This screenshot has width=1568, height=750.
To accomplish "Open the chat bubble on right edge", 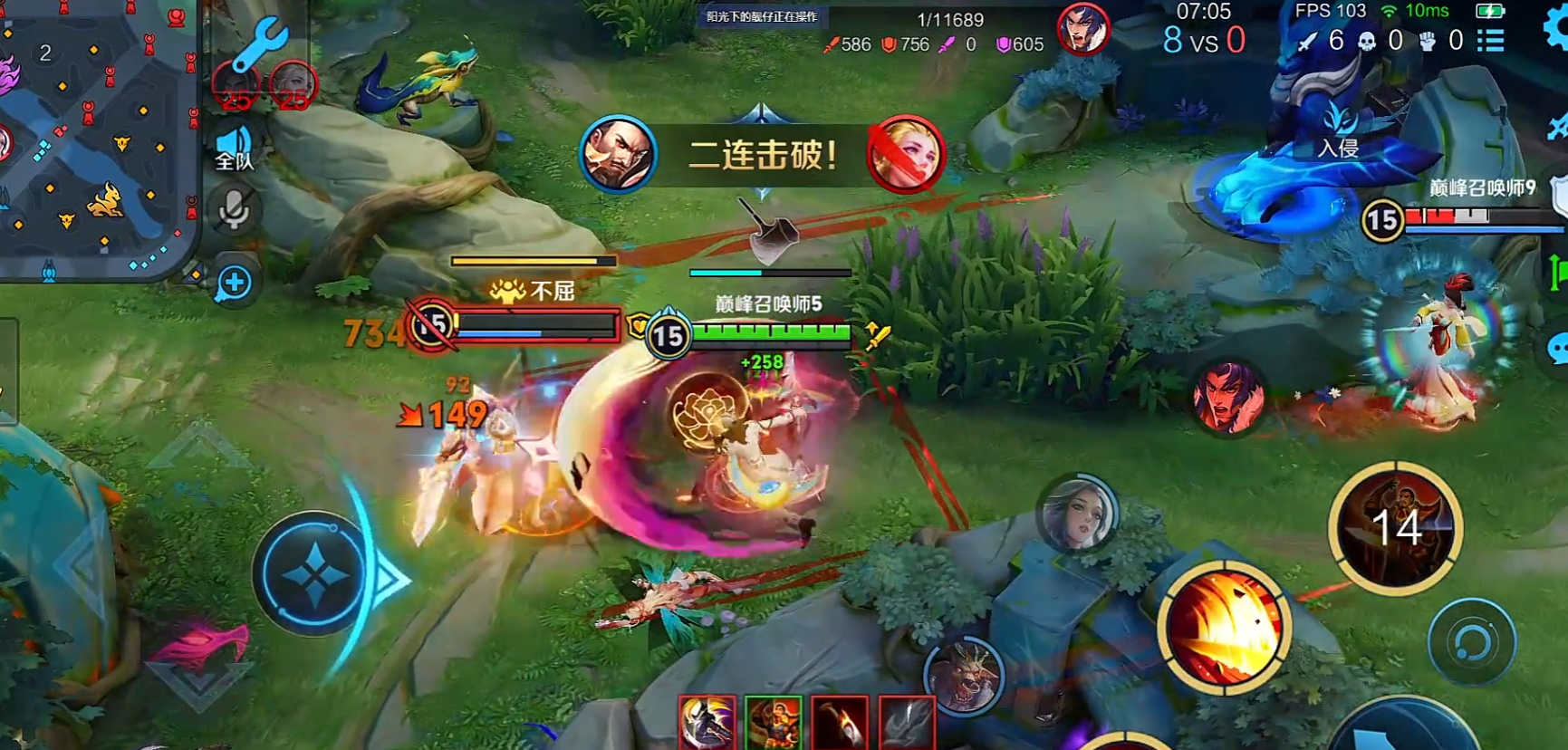I will pos(1558,349).
